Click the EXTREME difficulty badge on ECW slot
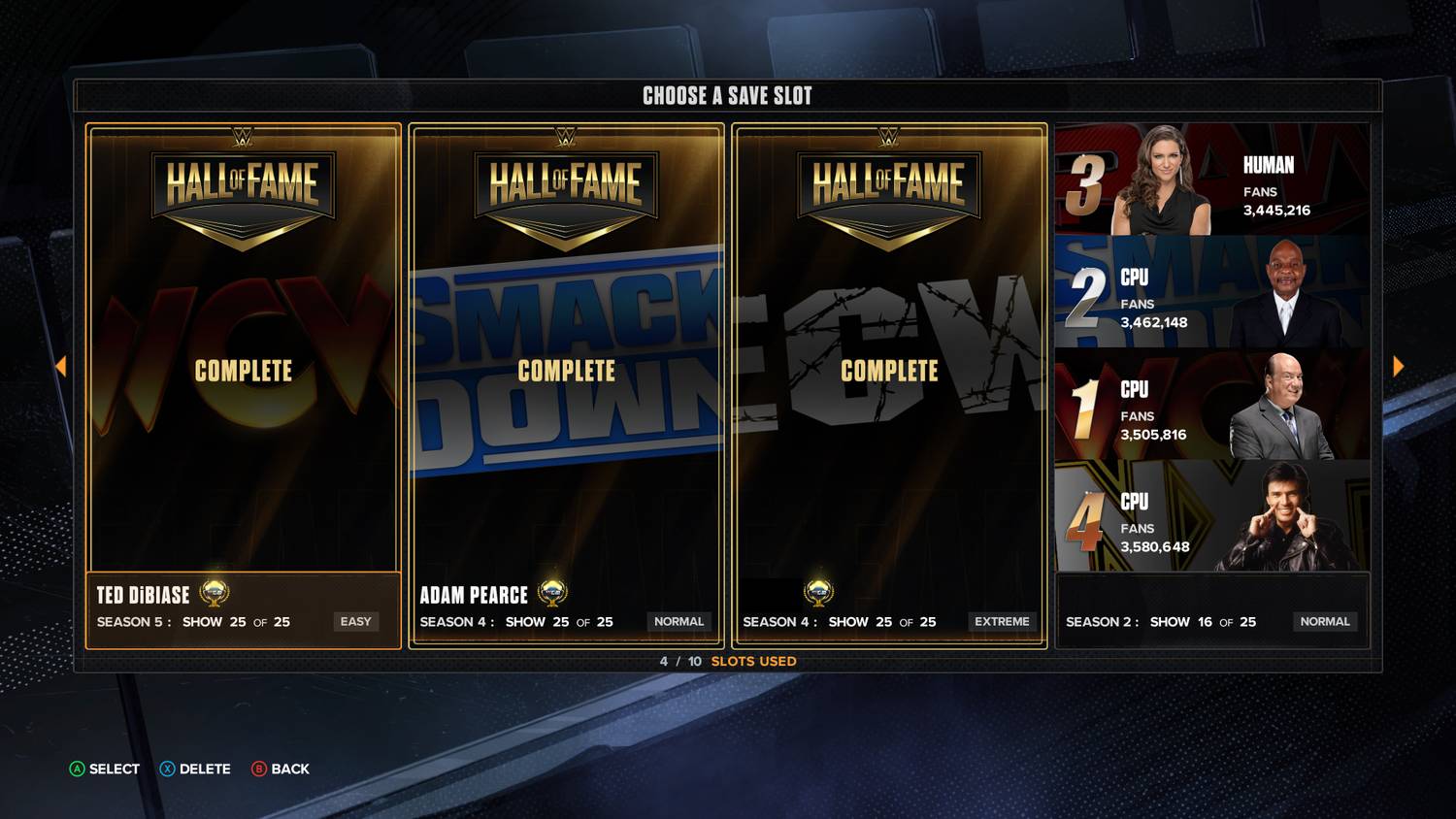 [x=1002, y=621]
